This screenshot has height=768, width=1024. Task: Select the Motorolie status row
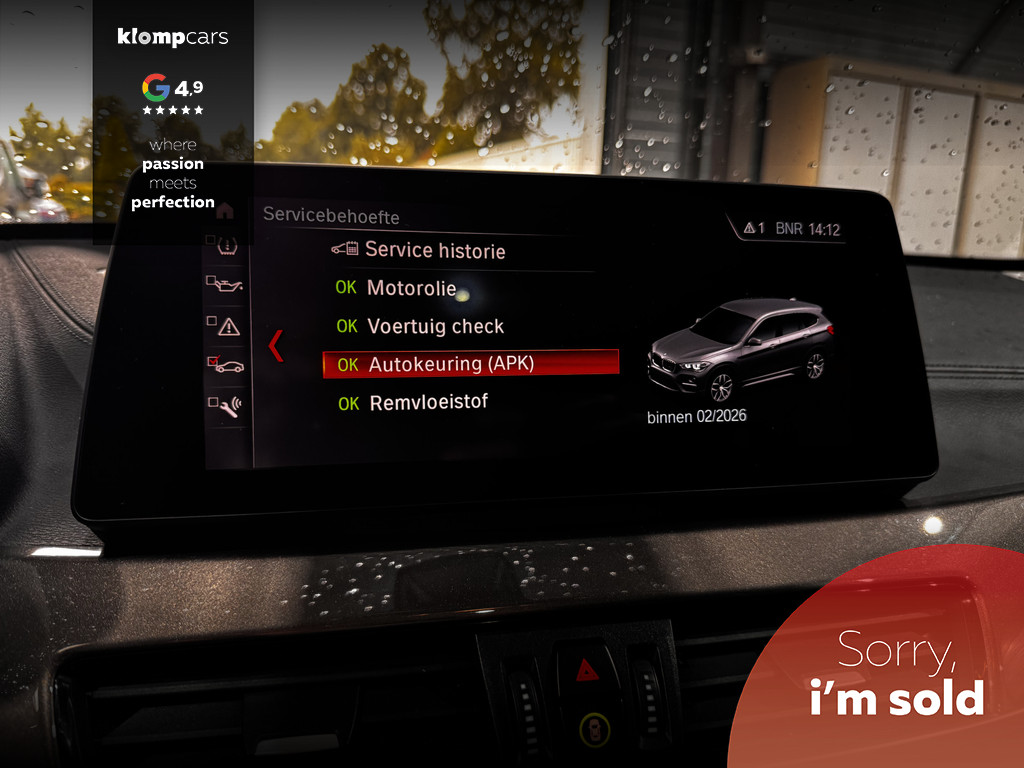[x=411, y=289]
